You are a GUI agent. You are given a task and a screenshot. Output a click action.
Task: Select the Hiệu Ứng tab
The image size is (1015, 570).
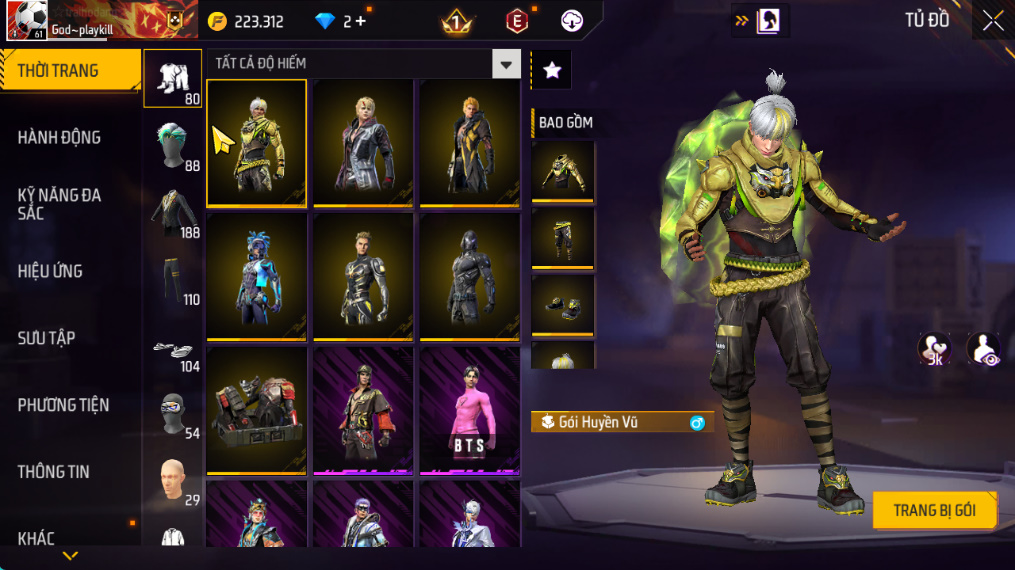point(50,271)
